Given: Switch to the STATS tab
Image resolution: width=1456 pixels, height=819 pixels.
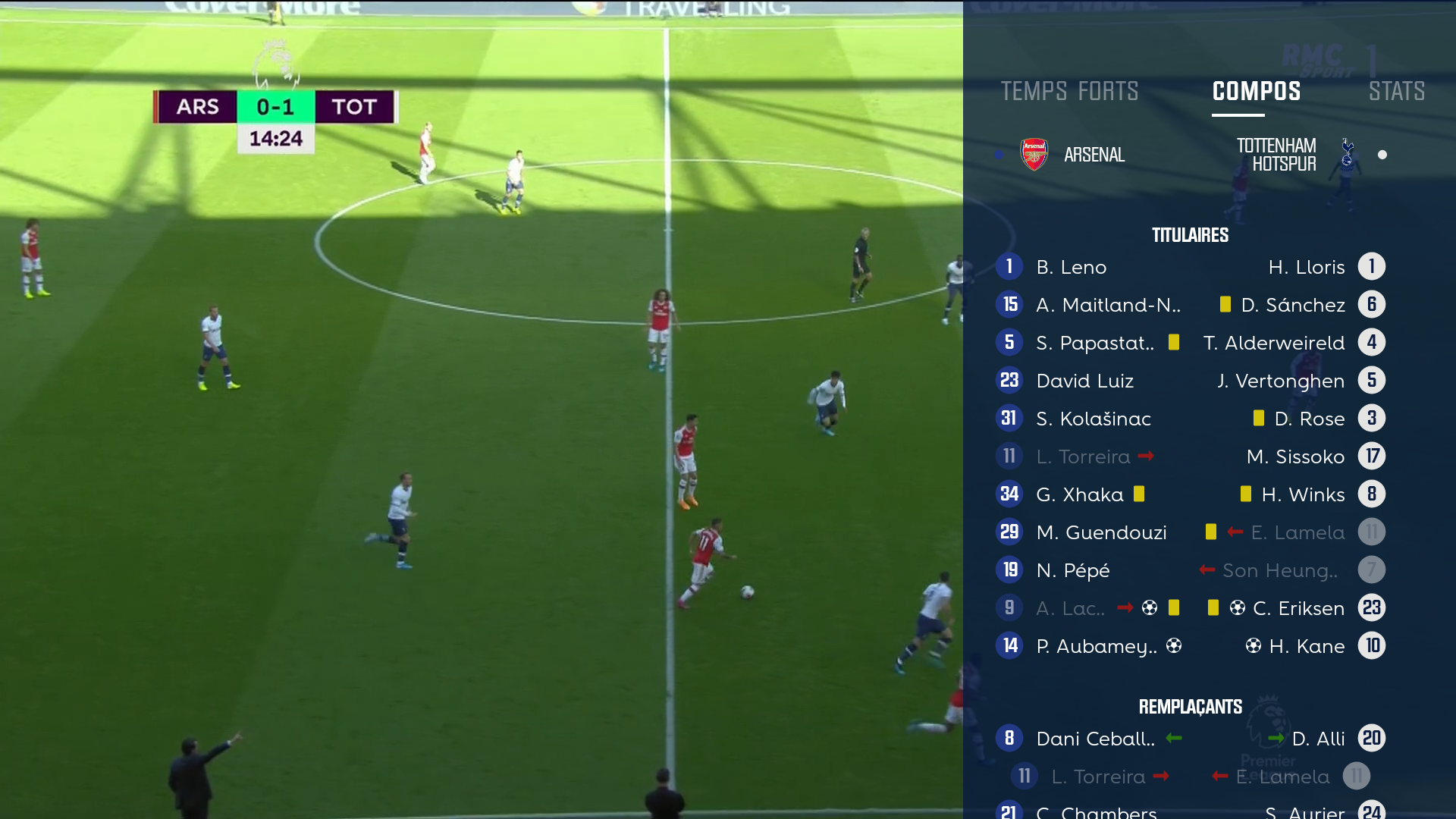Looking at the screenshot, I should [1397, 91].
